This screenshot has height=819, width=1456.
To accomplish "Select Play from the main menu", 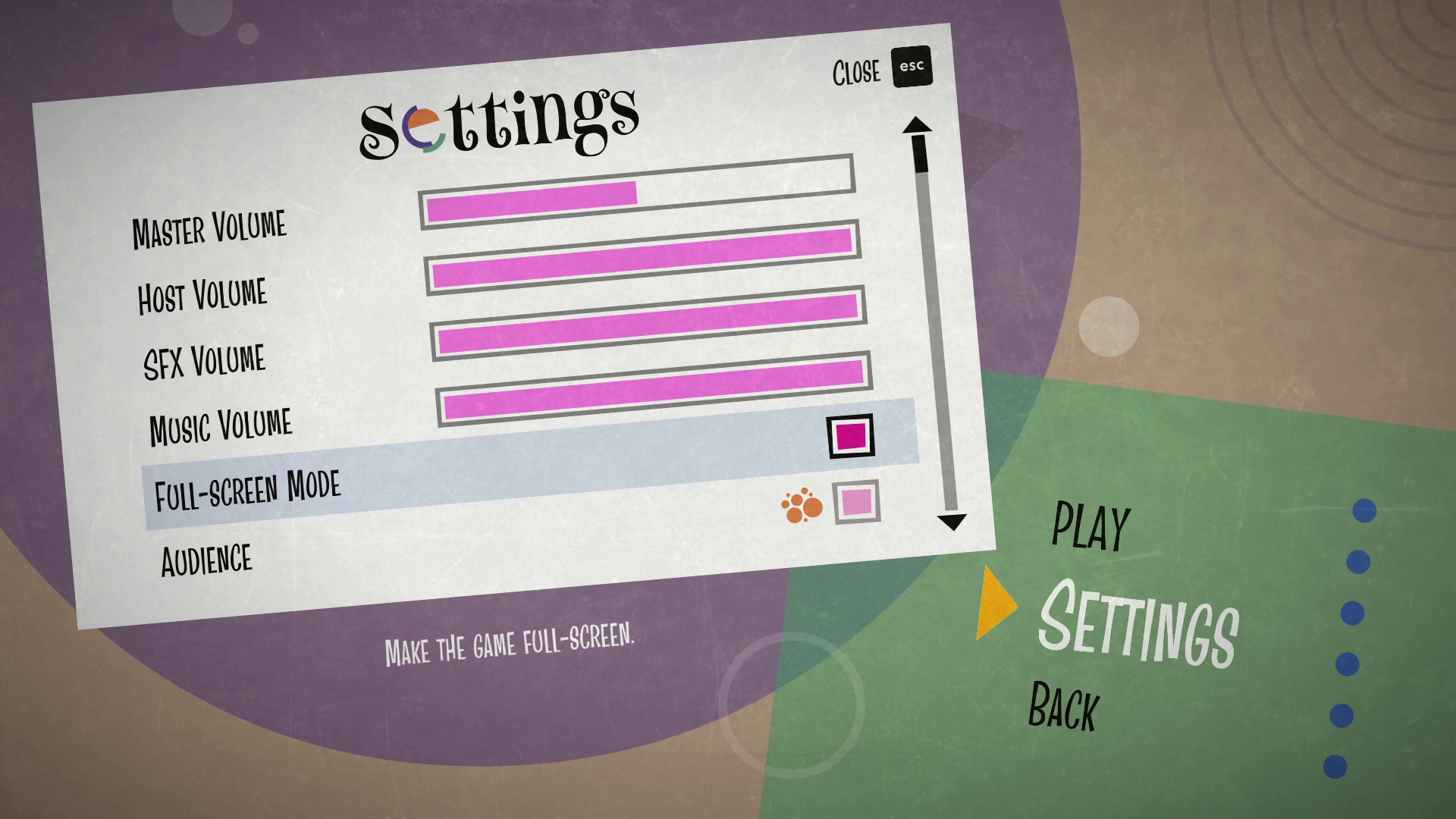I will click(1090, 526).
